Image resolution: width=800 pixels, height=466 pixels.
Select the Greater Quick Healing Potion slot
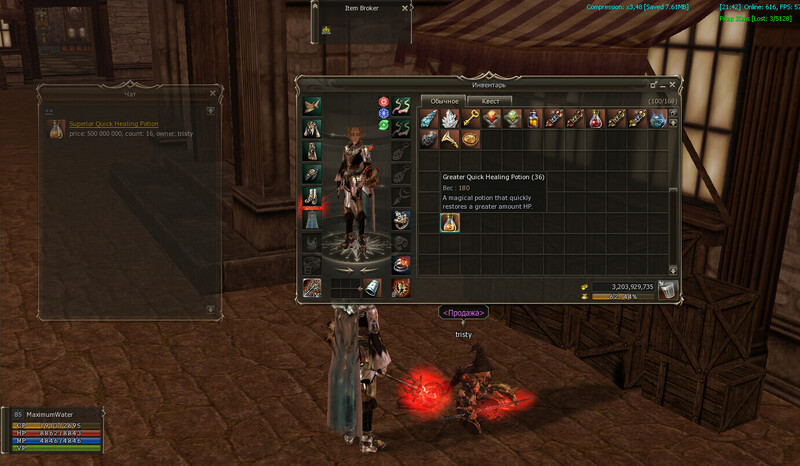coord(451,222)
